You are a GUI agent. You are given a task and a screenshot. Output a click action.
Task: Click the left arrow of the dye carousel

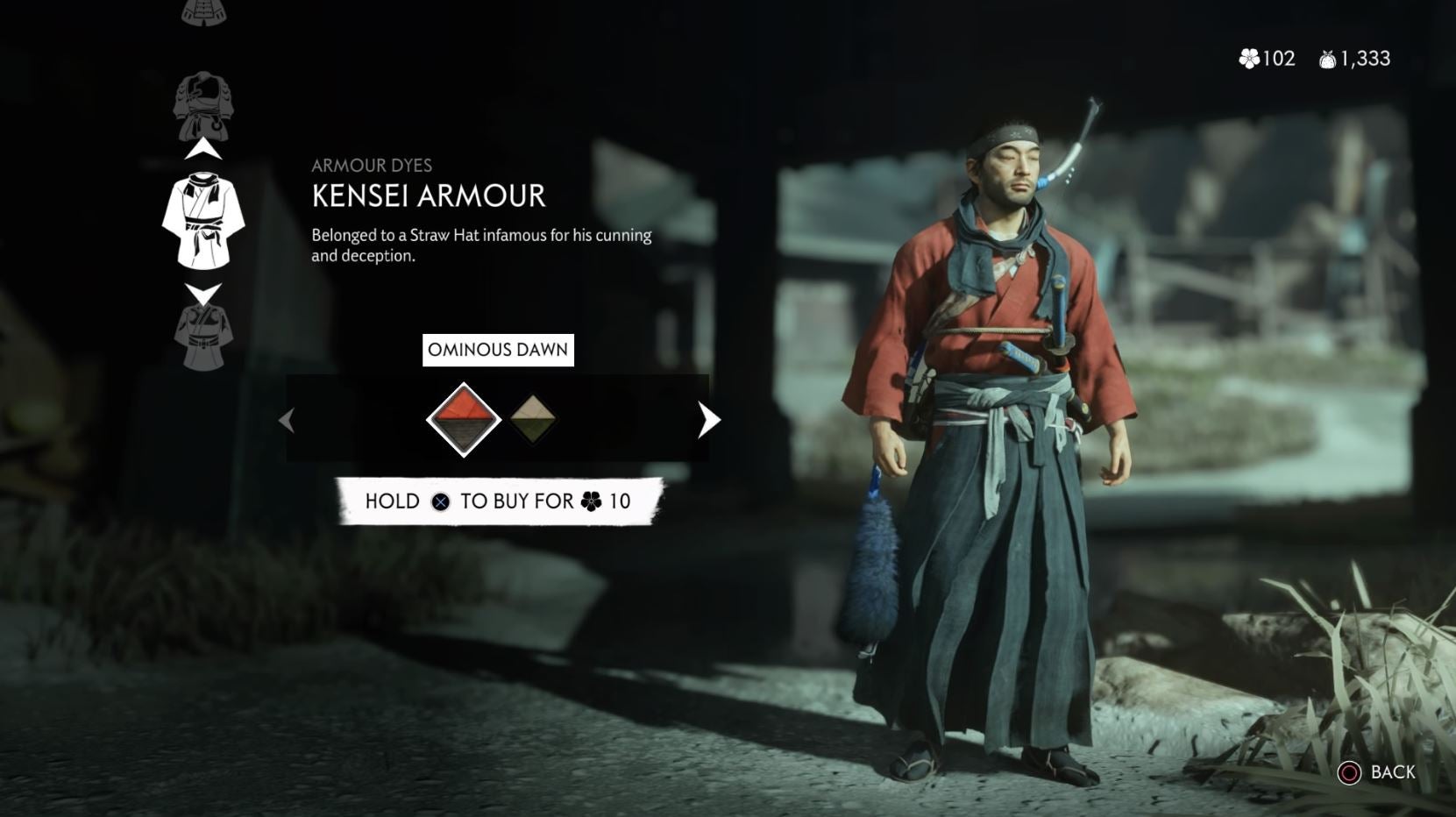tap(287, 420)
